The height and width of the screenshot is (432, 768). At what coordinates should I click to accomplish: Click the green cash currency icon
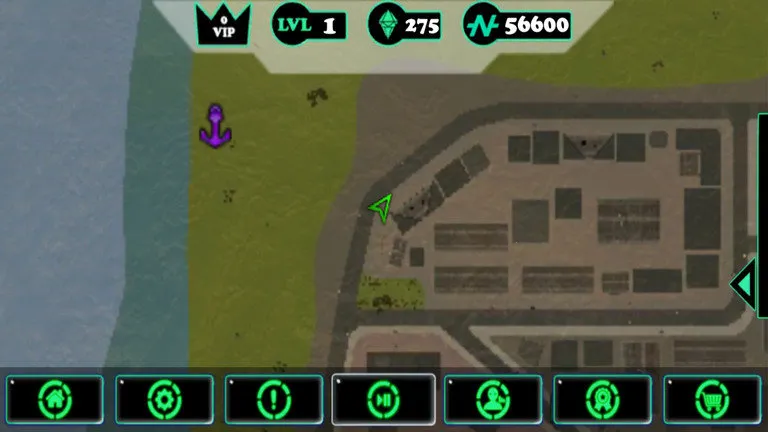tap(482, 25)
